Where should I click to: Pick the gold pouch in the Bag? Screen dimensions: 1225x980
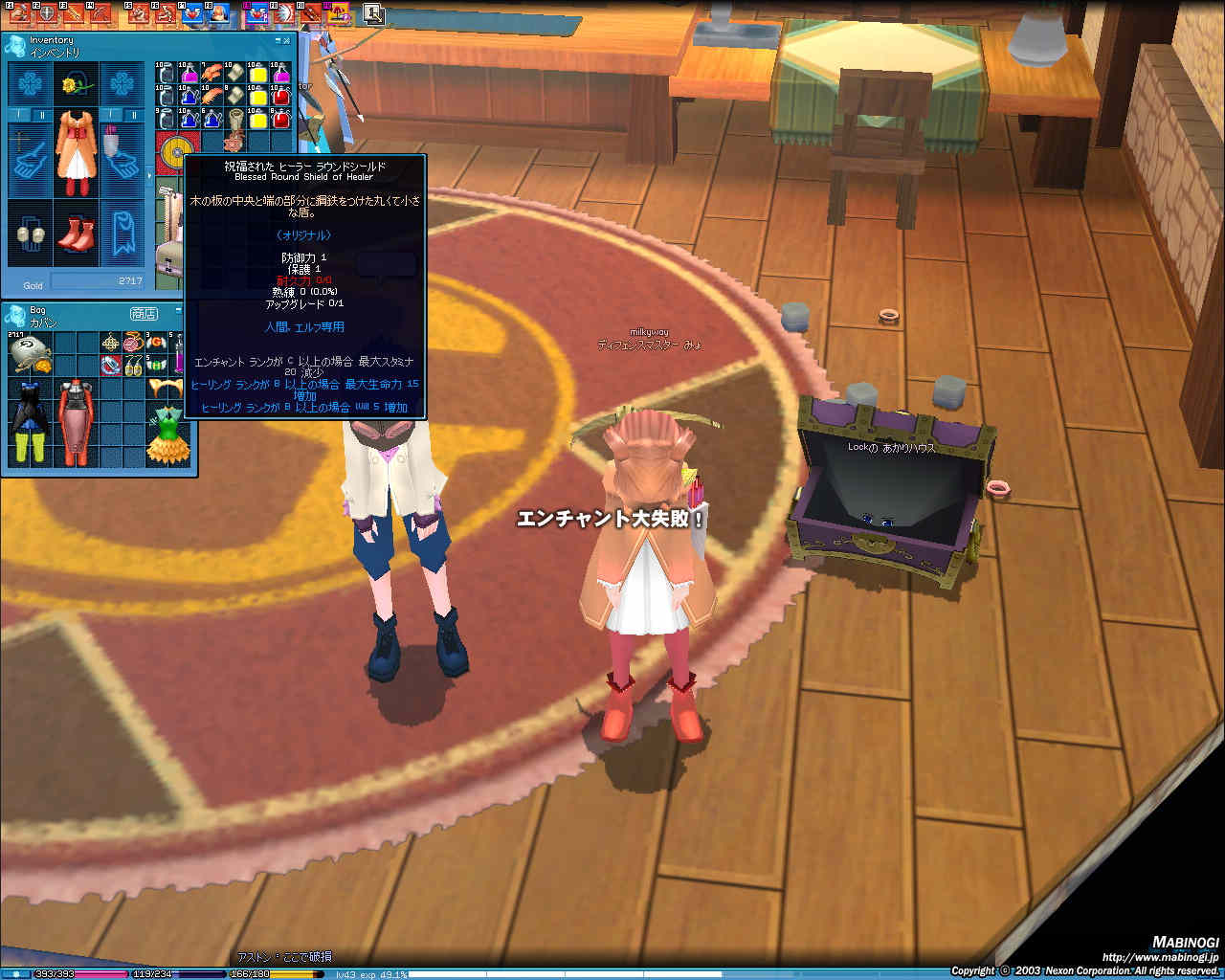[30, 355]
